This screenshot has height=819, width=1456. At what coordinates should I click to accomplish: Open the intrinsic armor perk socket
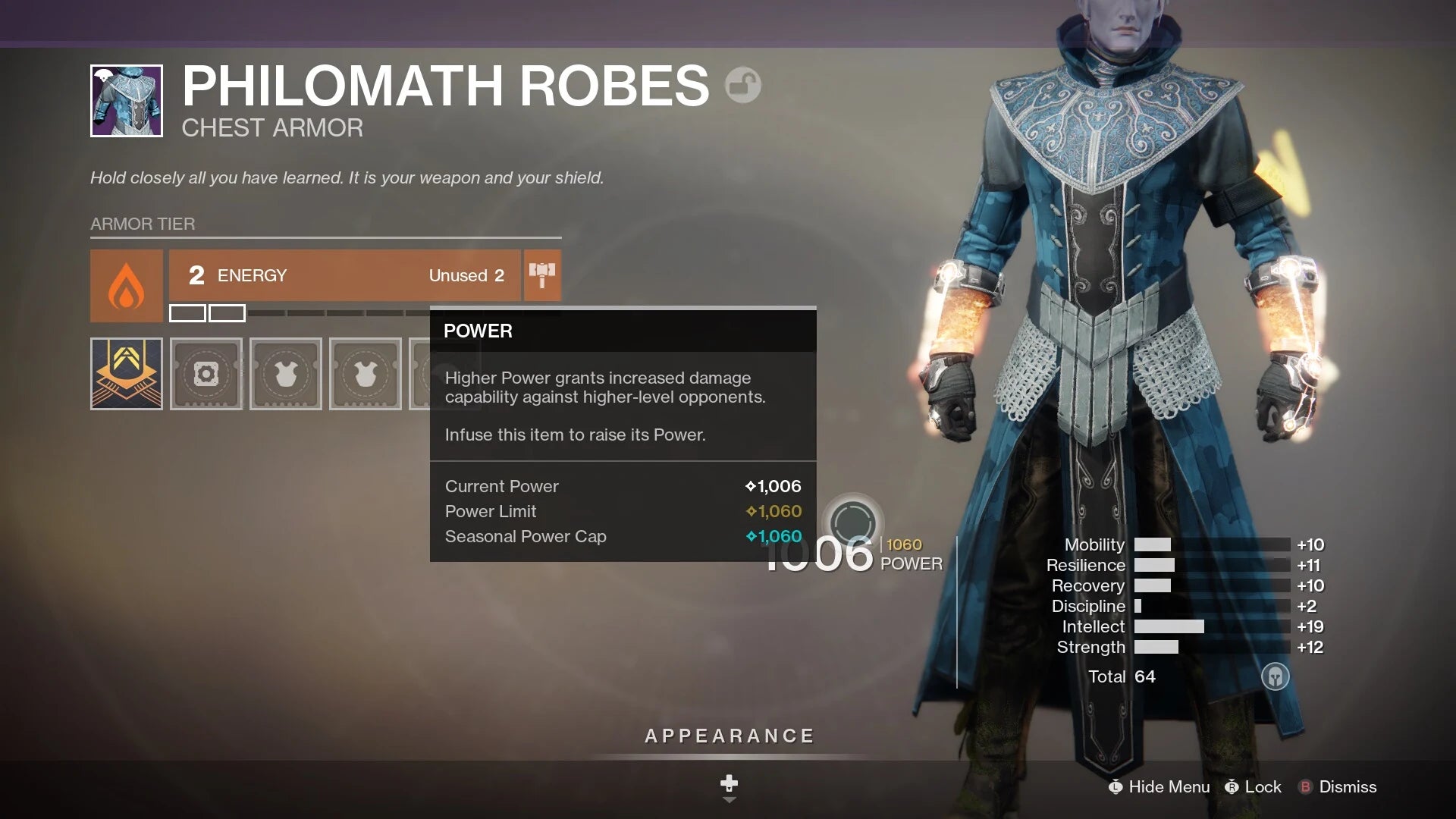click(x=126, y=373)
